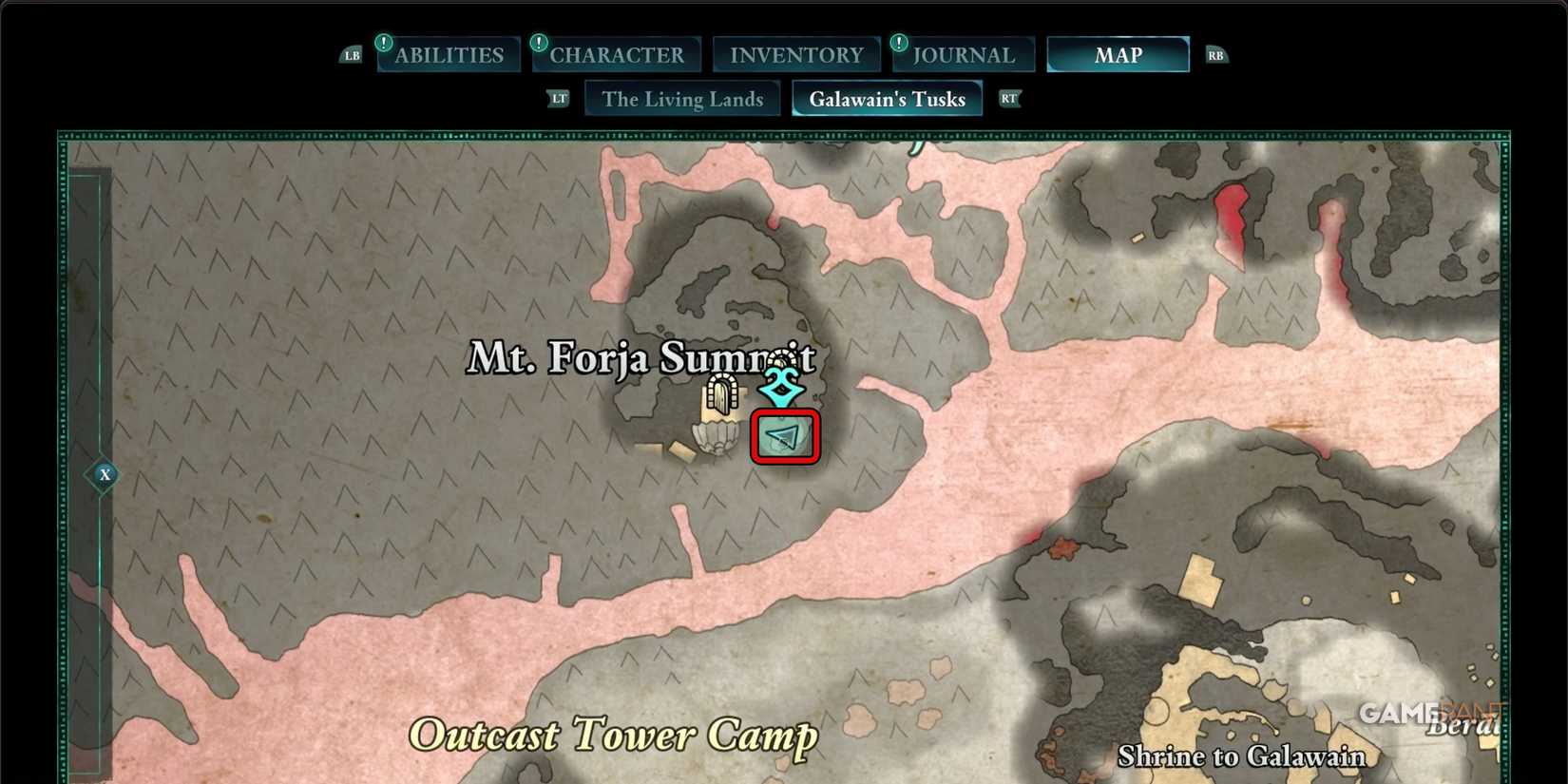Click the LT trigger icon beside The Living Lands
Viewport: 1568px width, 784px height.
click(559, 98)
